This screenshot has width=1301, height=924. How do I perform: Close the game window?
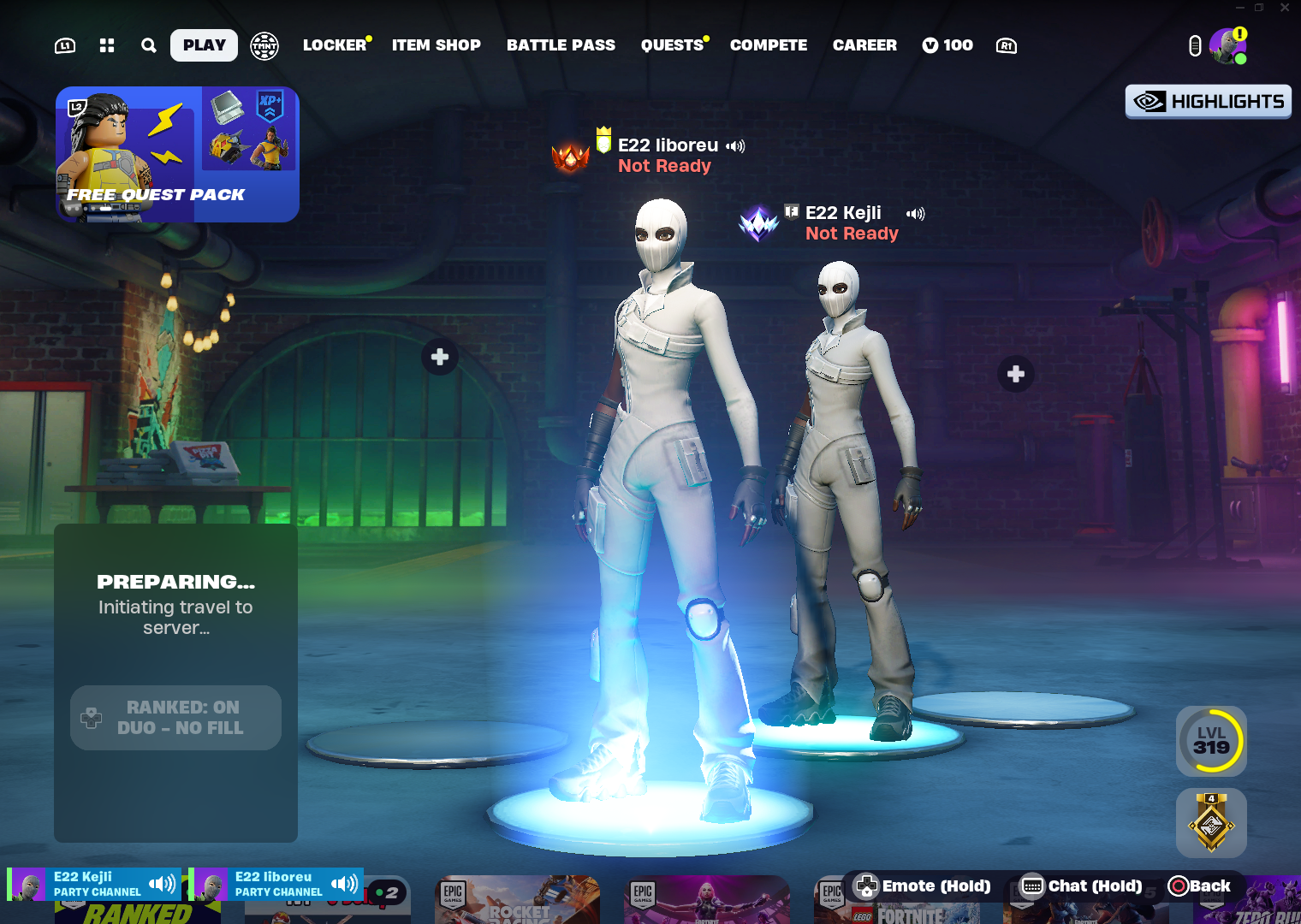pos(1285,8)
